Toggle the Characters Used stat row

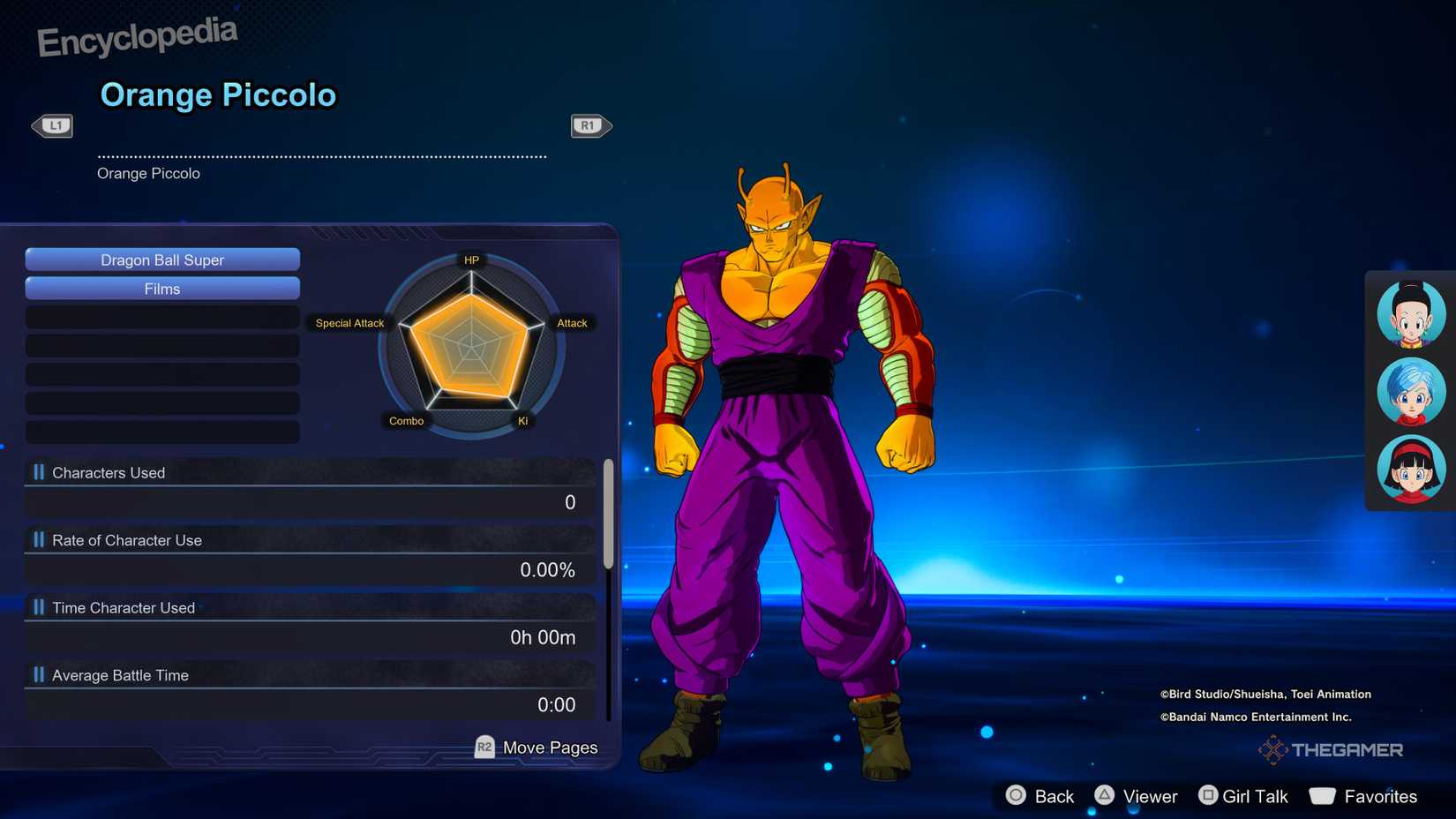pos(109,472)
